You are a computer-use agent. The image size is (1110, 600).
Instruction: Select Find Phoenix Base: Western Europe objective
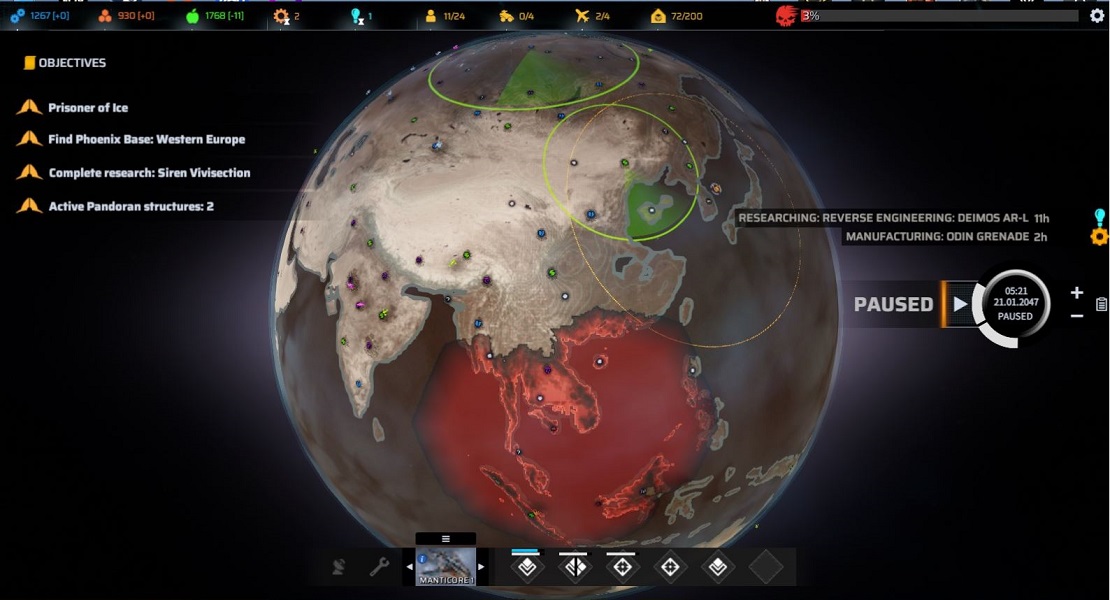coord(146,140)
